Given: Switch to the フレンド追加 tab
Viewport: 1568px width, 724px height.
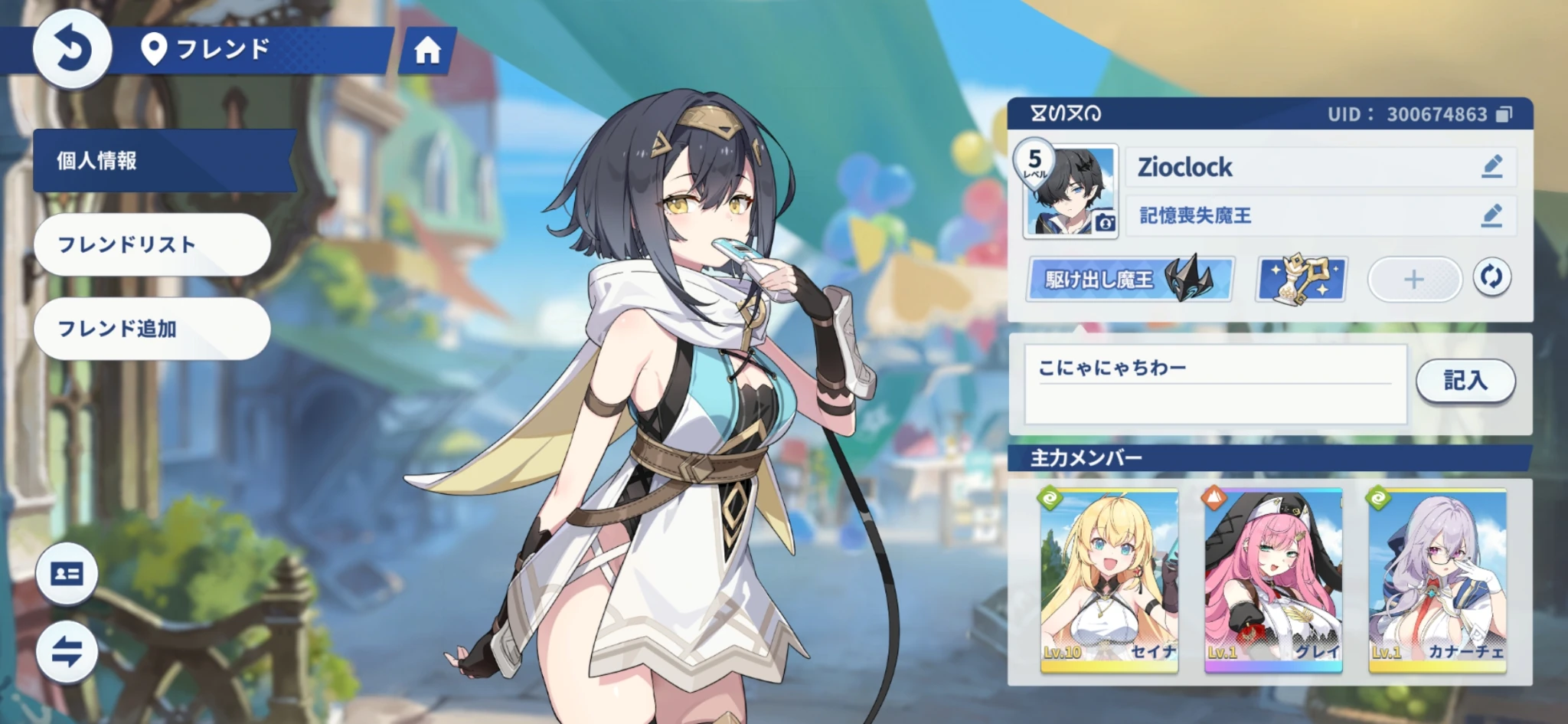Looking at the screenshot, I should [152, 329].
